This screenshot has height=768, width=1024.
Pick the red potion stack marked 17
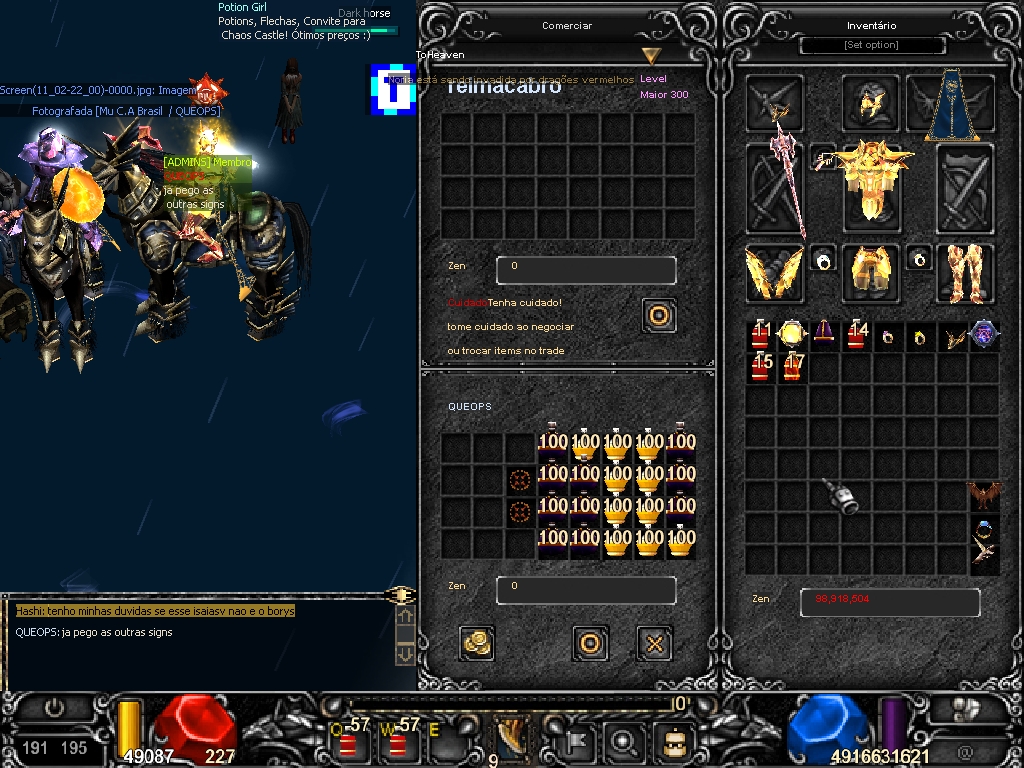tap(794, 367)
